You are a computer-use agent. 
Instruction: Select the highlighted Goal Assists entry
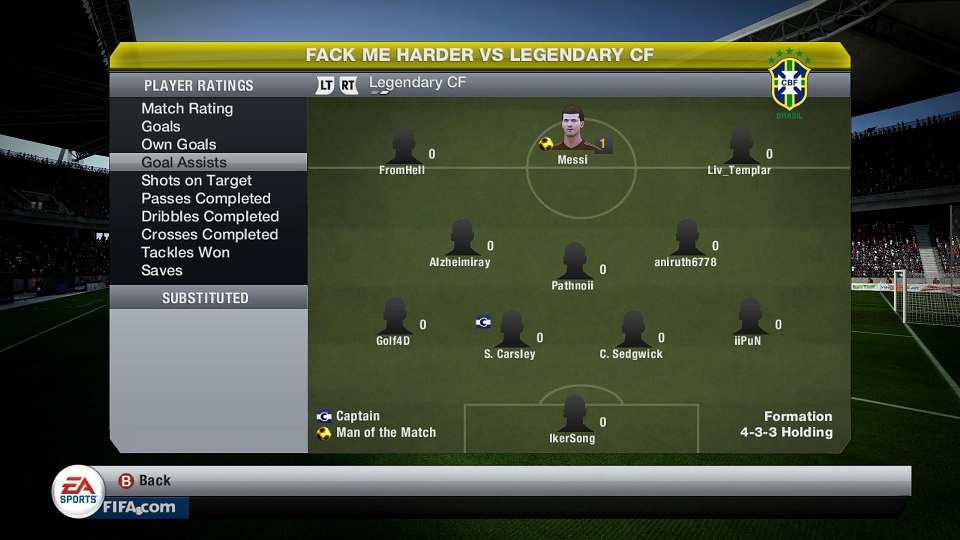[x=184, y=162]
